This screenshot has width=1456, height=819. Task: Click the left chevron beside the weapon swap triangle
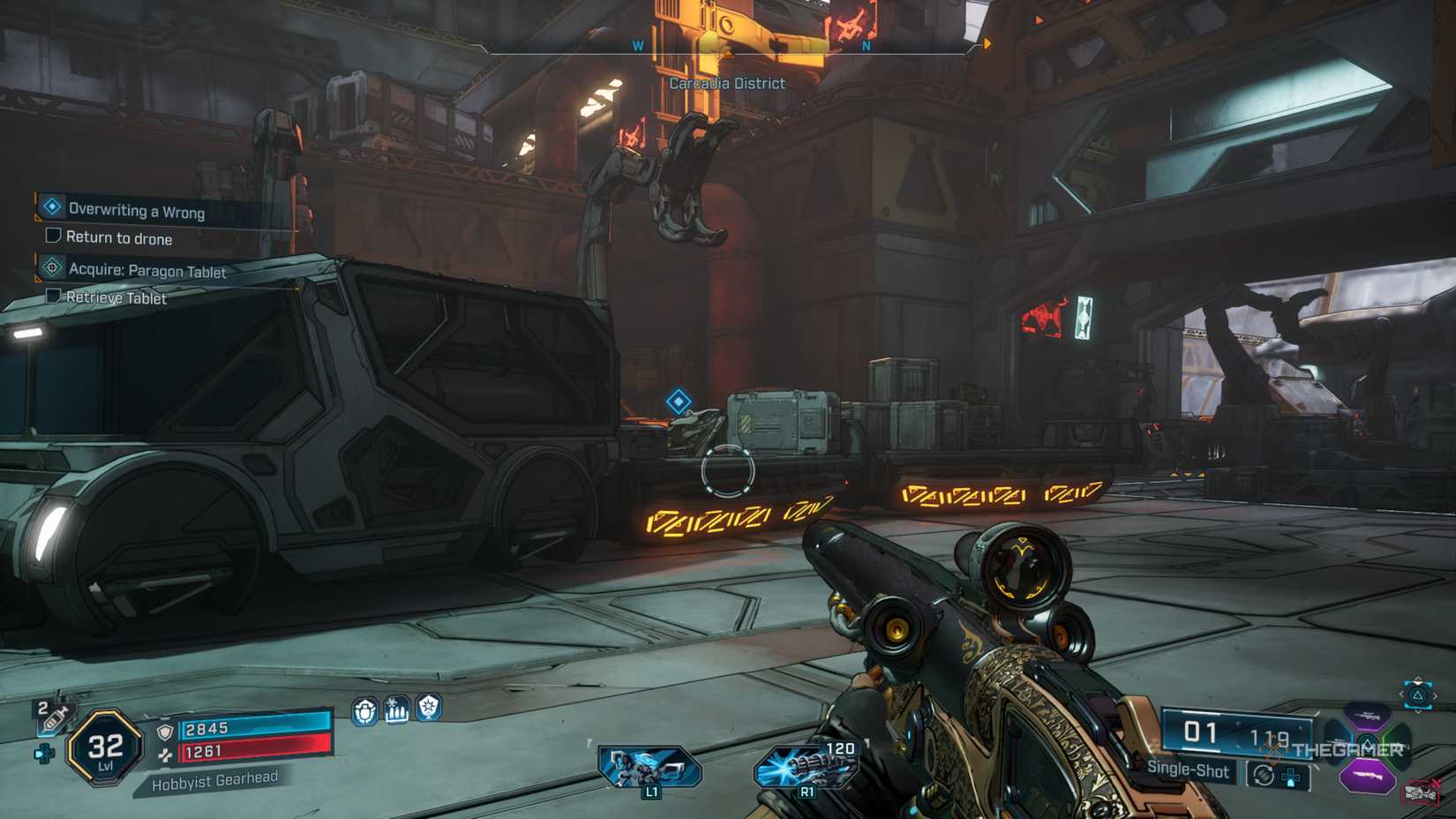1400,695
